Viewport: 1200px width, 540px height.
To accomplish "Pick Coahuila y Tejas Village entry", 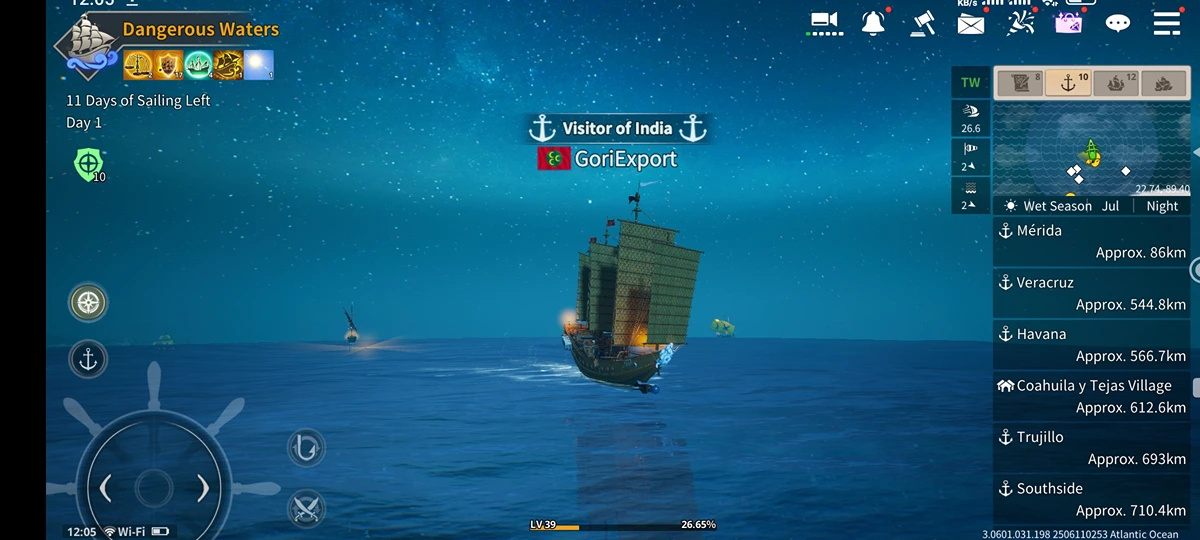I will tap(1091, 396).
